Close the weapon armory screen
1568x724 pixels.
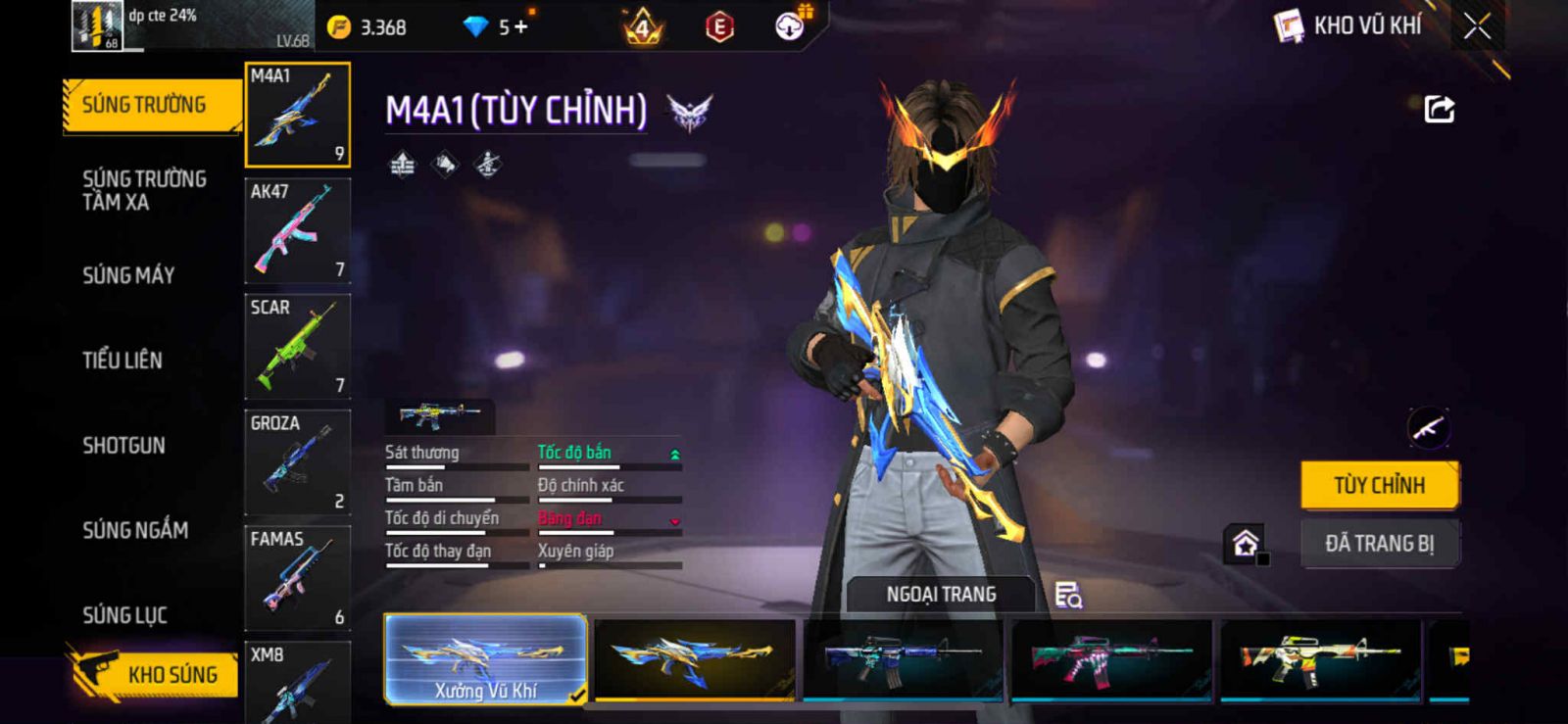point(1477,26)
